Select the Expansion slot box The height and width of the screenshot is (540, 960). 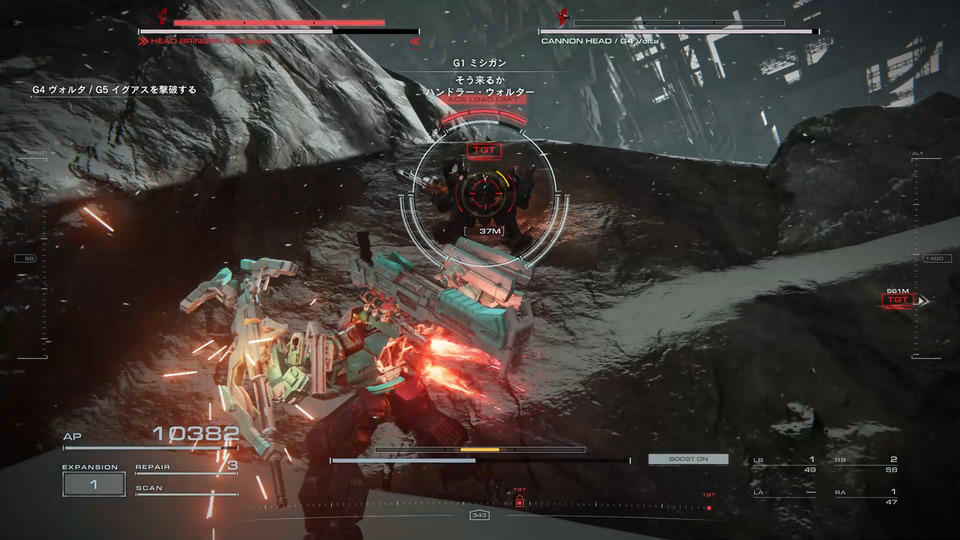pyautogui.click(x=93, y=484)
